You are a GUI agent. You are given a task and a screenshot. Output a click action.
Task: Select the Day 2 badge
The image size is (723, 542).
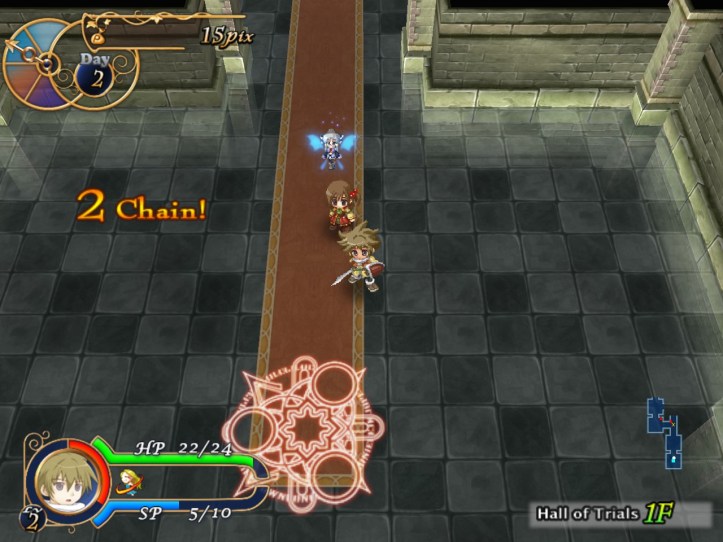[x=97, y=75]
